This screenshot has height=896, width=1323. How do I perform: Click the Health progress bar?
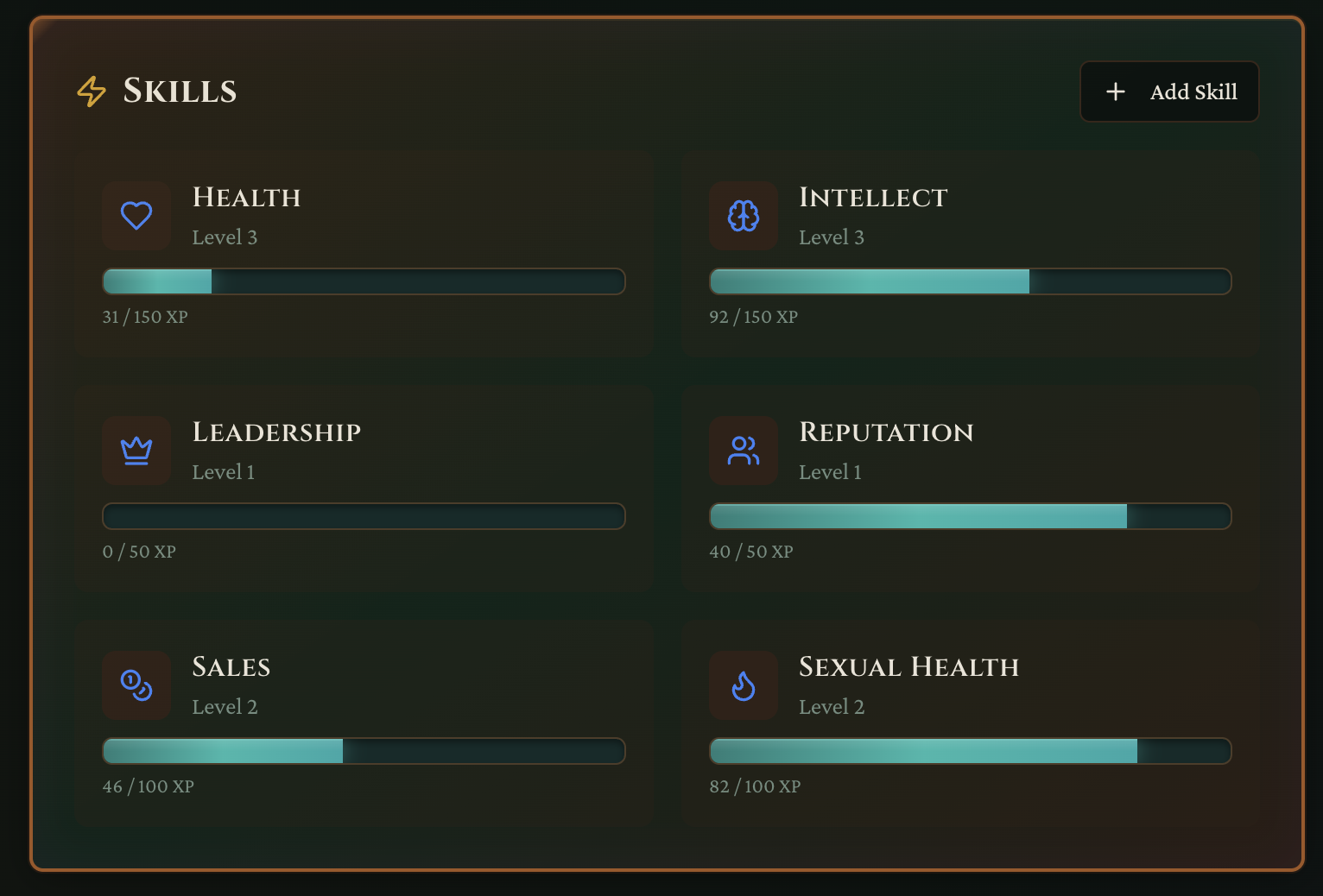364,281
